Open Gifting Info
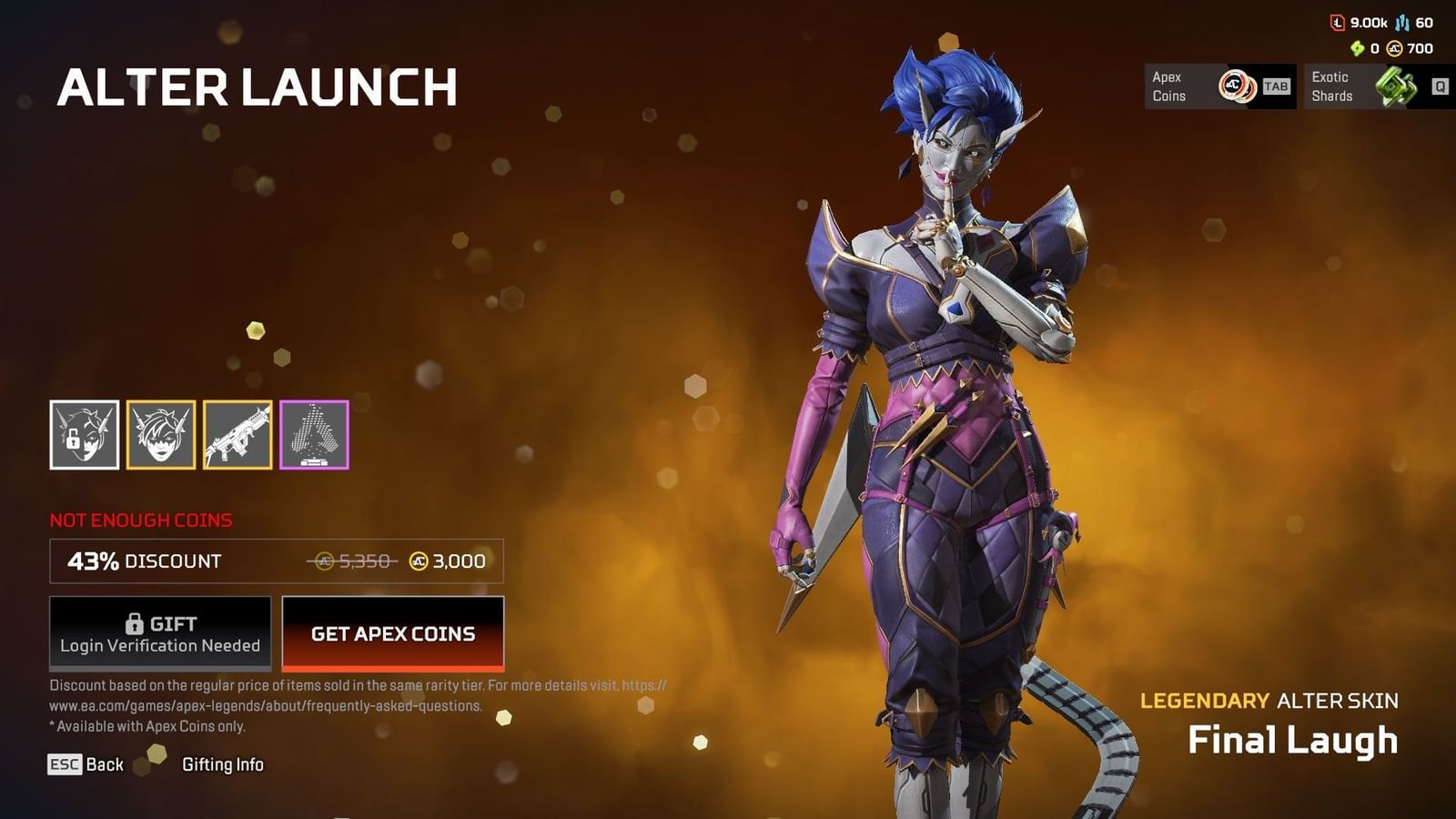The height and width of the screenshot is (819, 1456). (x=223, y=765)
